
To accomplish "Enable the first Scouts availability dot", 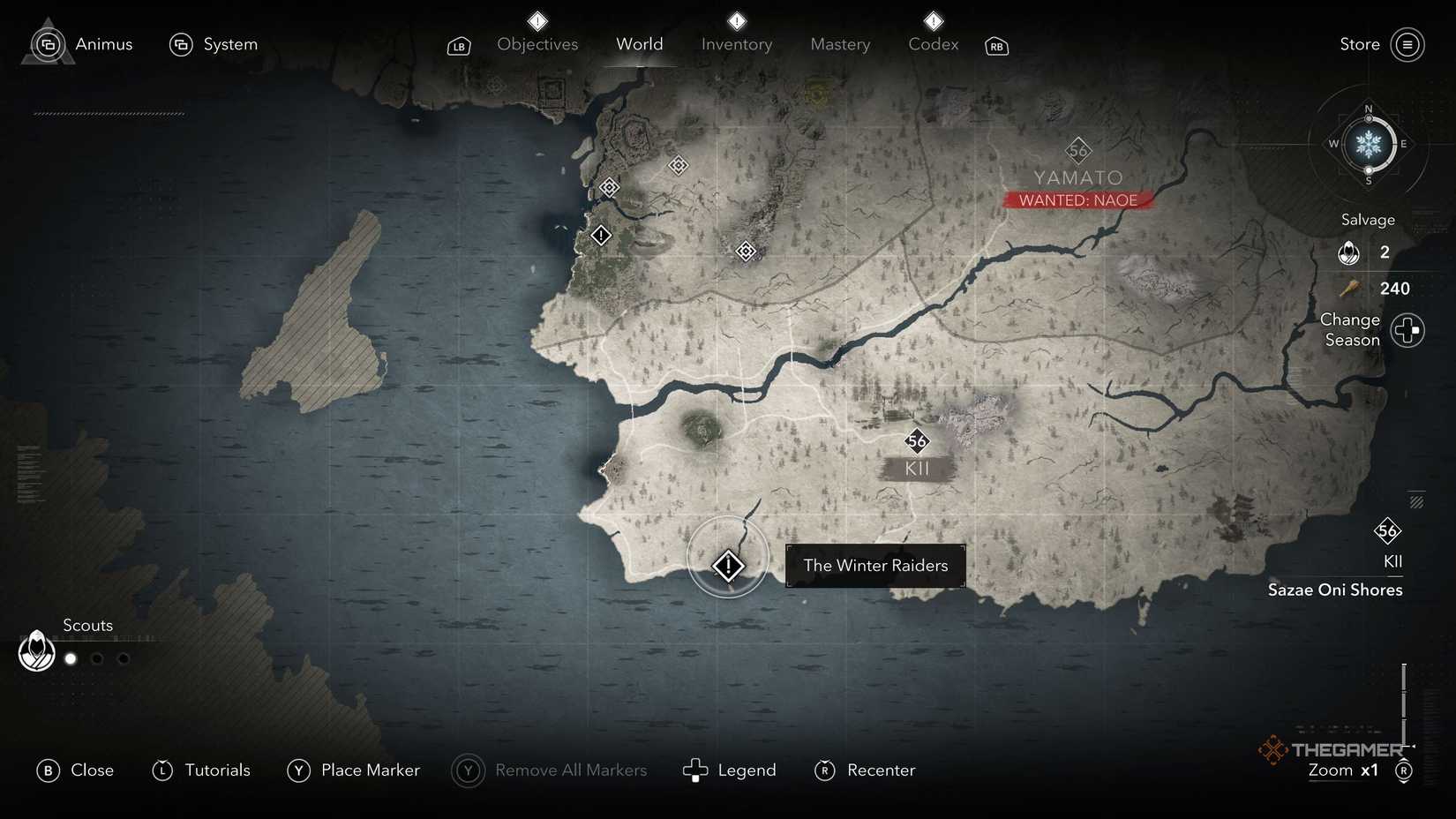I will [70, 658].
